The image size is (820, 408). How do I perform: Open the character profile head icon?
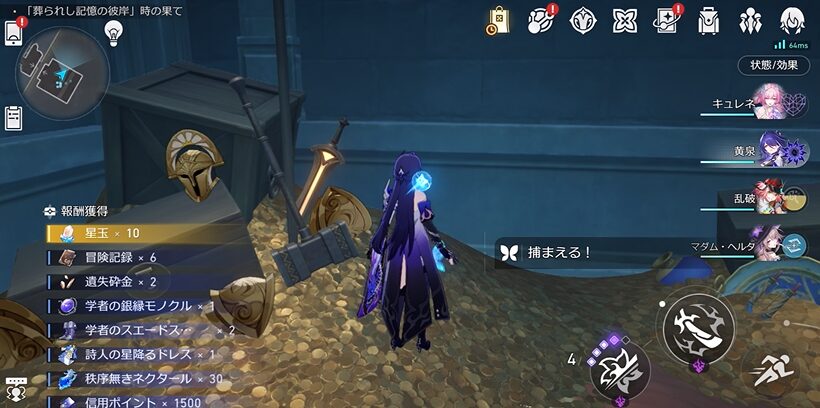point(792,21)
